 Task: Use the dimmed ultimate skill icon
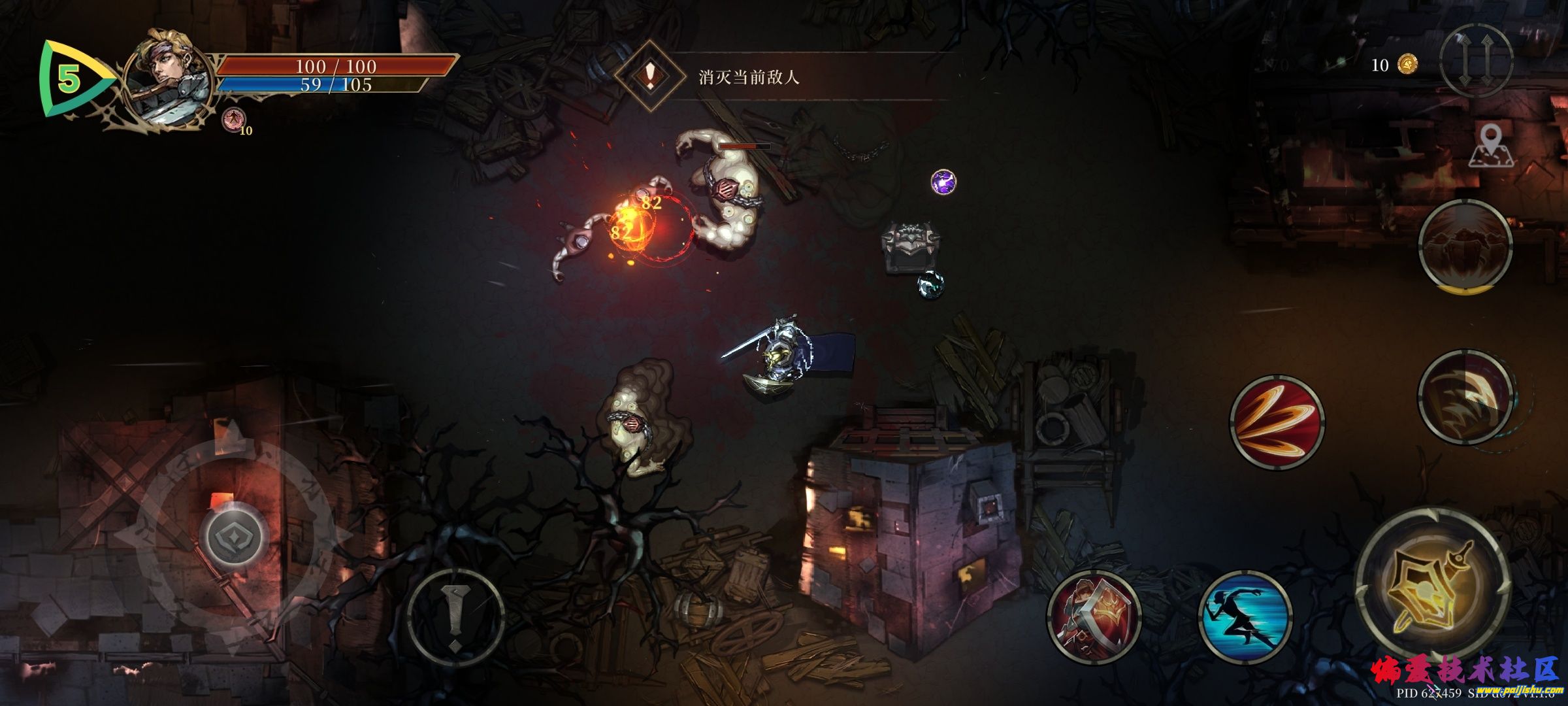pos(1465,245)
